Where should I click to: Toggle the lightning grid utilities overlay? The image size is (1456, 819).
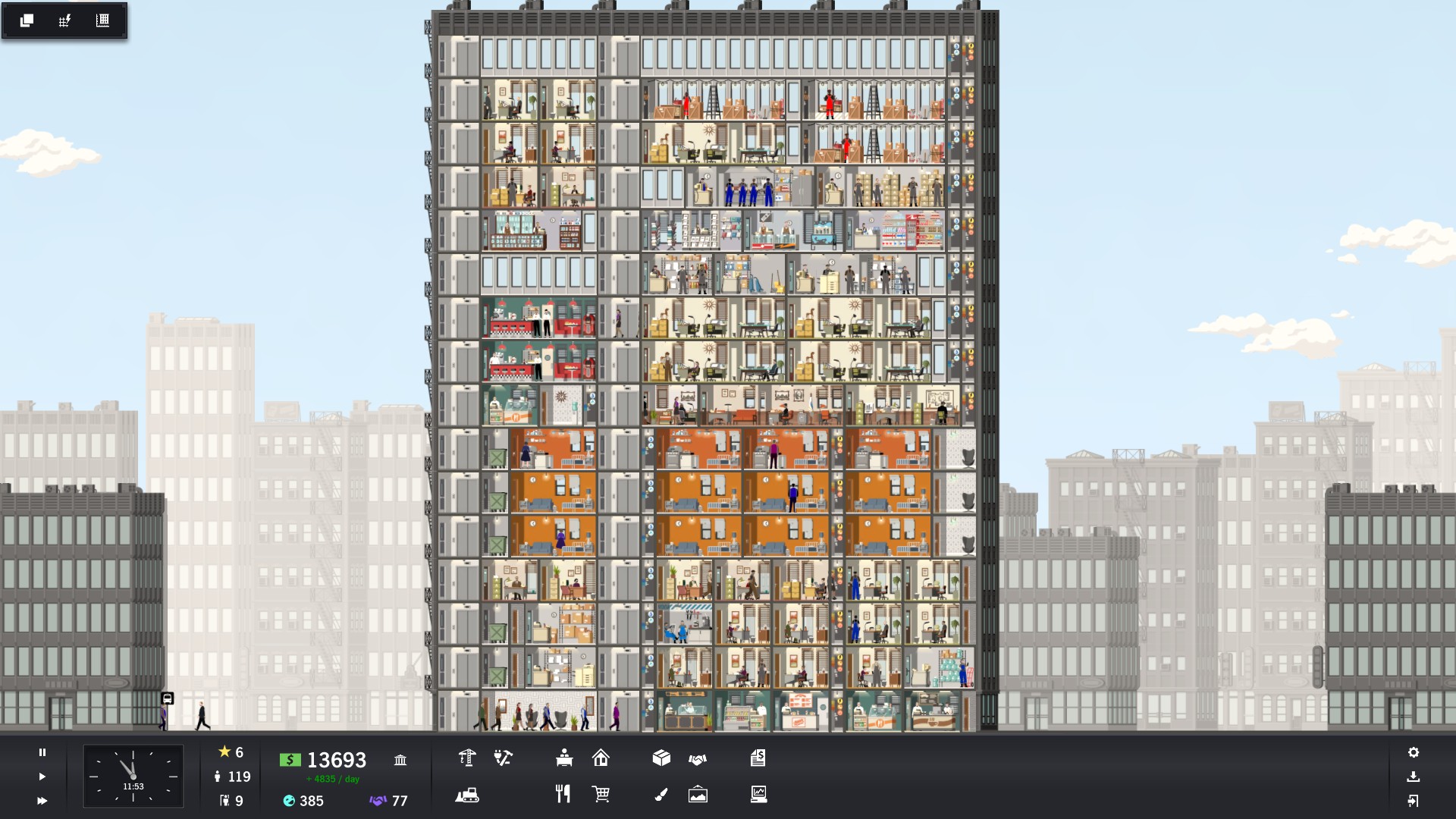64,20
